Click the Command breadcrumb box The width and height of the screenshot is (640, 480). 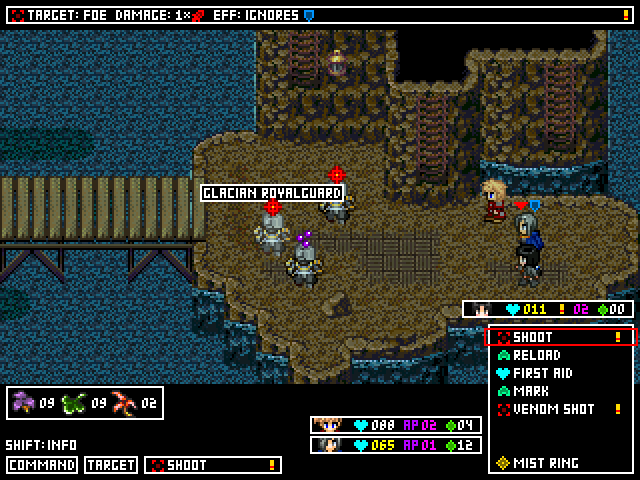tap(42, 465)
